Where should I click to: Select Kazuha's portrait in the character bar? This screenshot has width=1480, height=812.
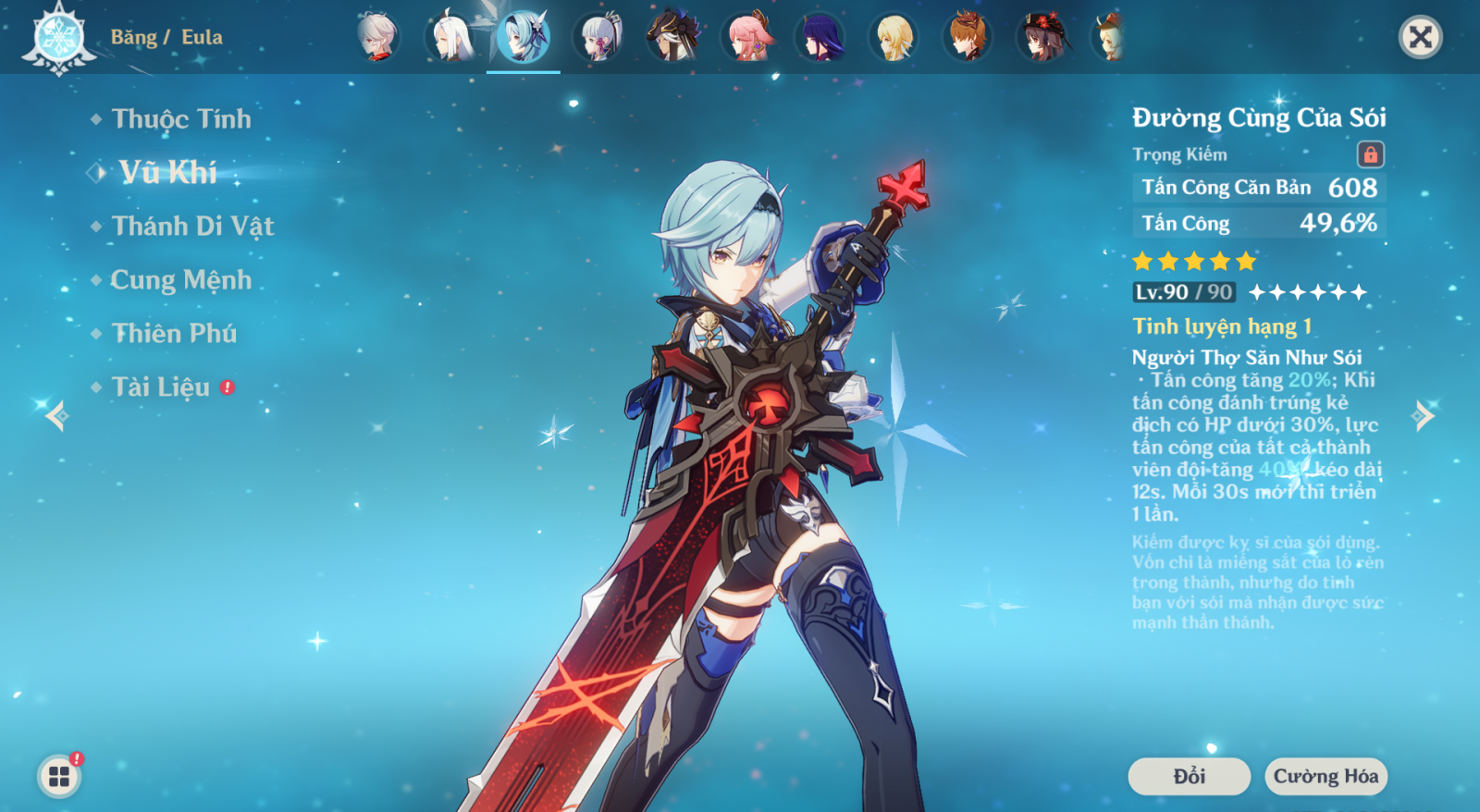376,38
